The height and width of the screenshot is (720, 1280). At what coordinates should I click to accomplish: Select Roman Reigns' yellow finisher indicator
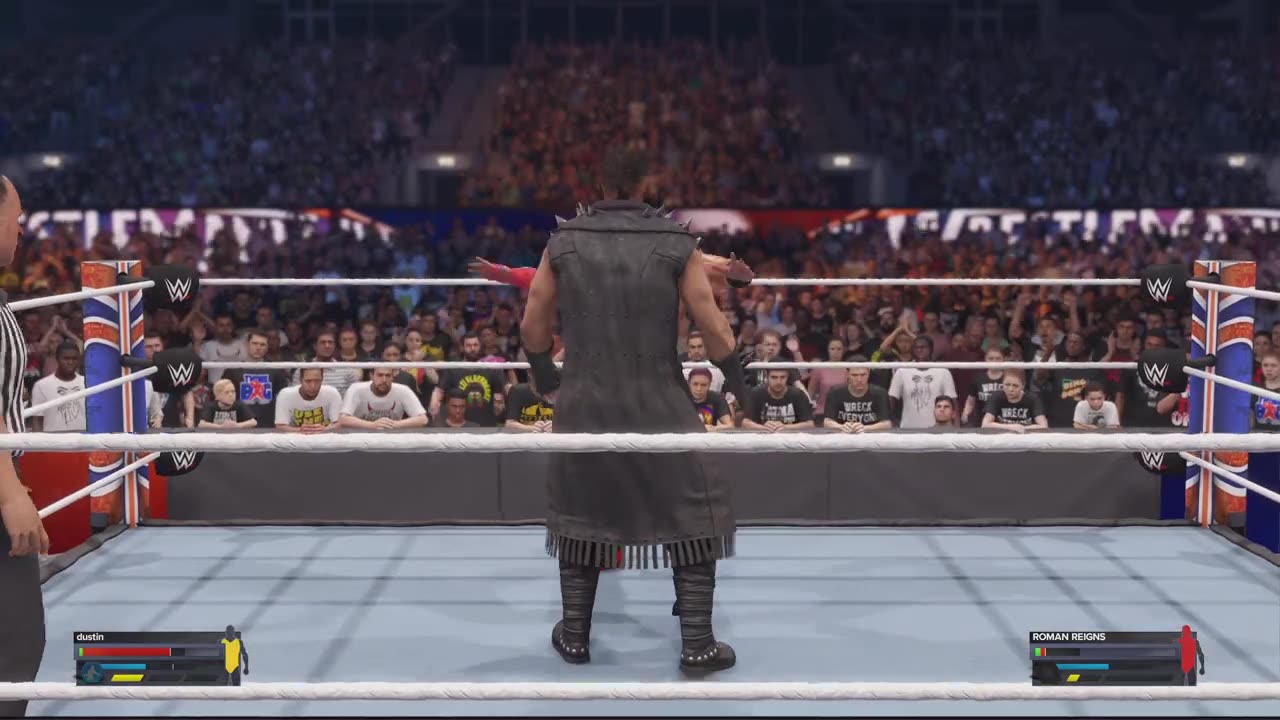(1073, 678)
